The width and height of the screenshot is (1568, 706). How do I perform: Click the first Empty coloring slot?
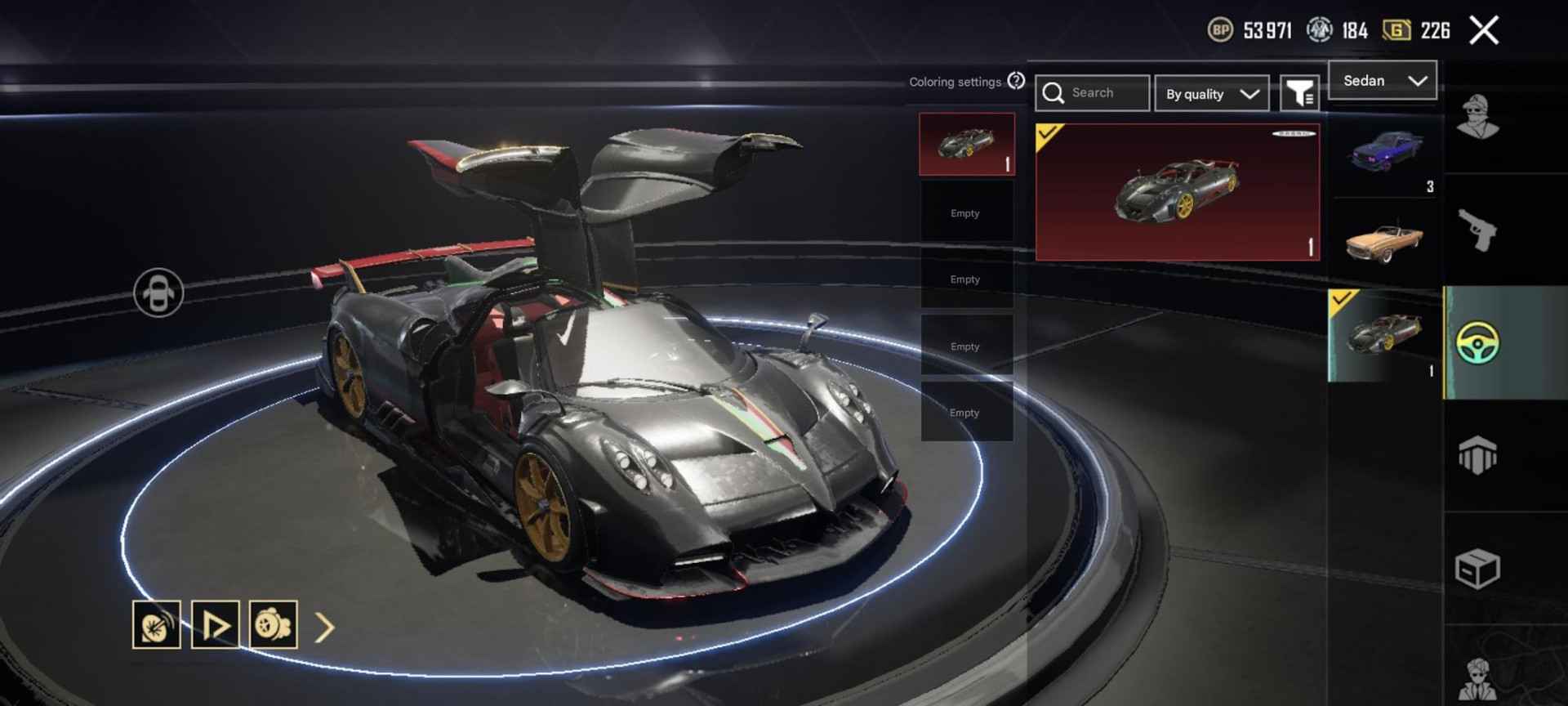(x=966, y=212)
